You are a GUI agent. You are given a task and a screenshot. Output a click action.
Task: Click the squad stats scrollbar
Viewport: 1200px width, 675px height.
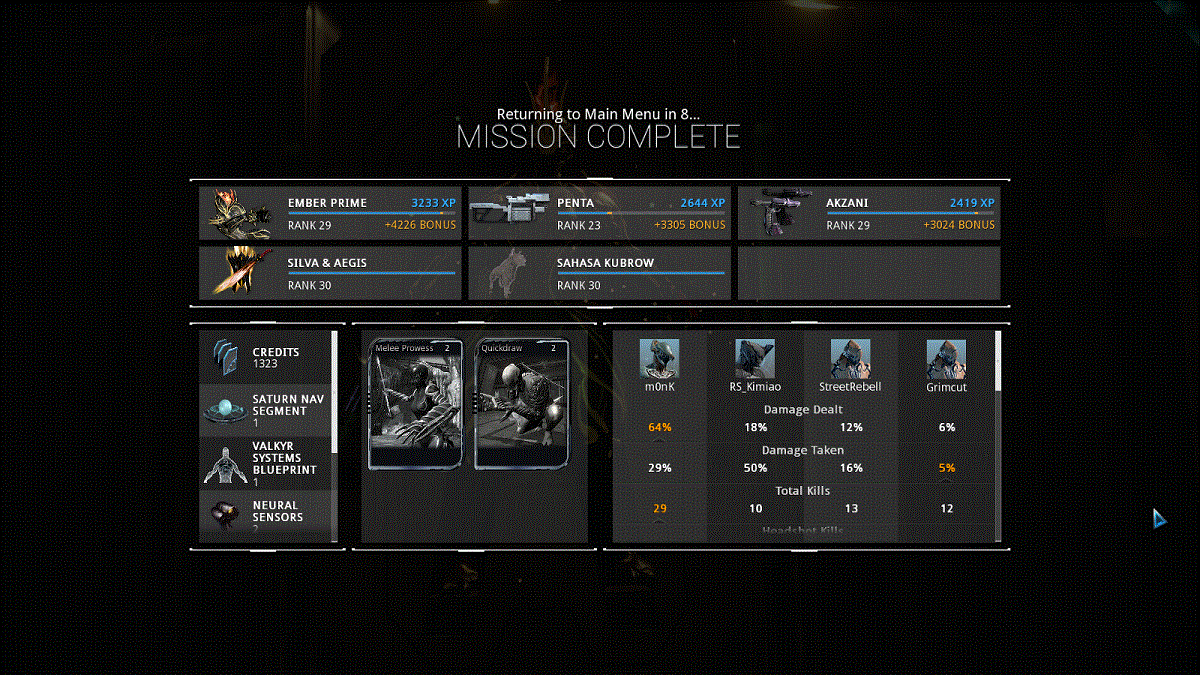tap(997, 361)
